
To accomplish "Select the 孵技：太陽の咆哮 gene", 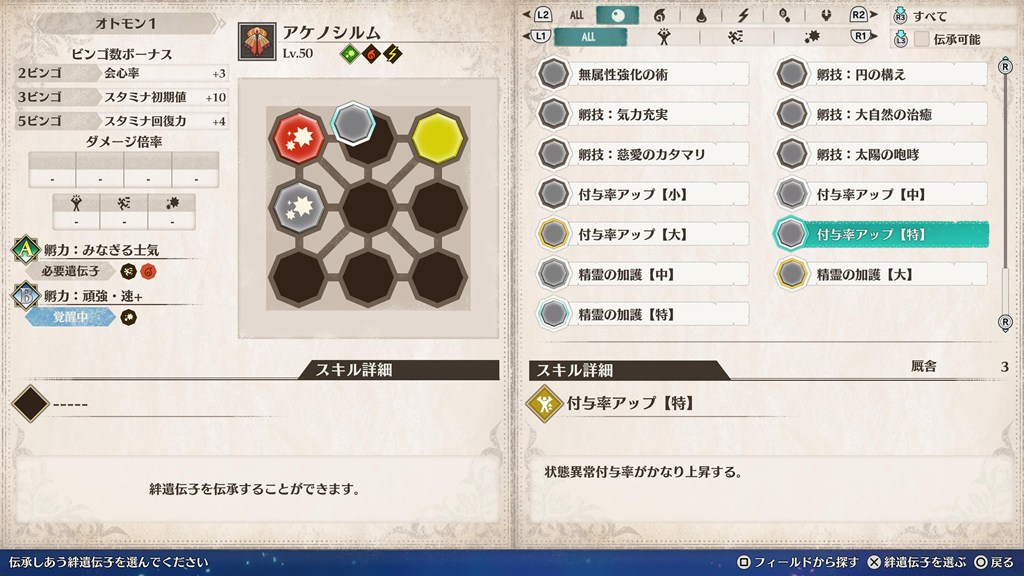I will [x=882, y=154].
